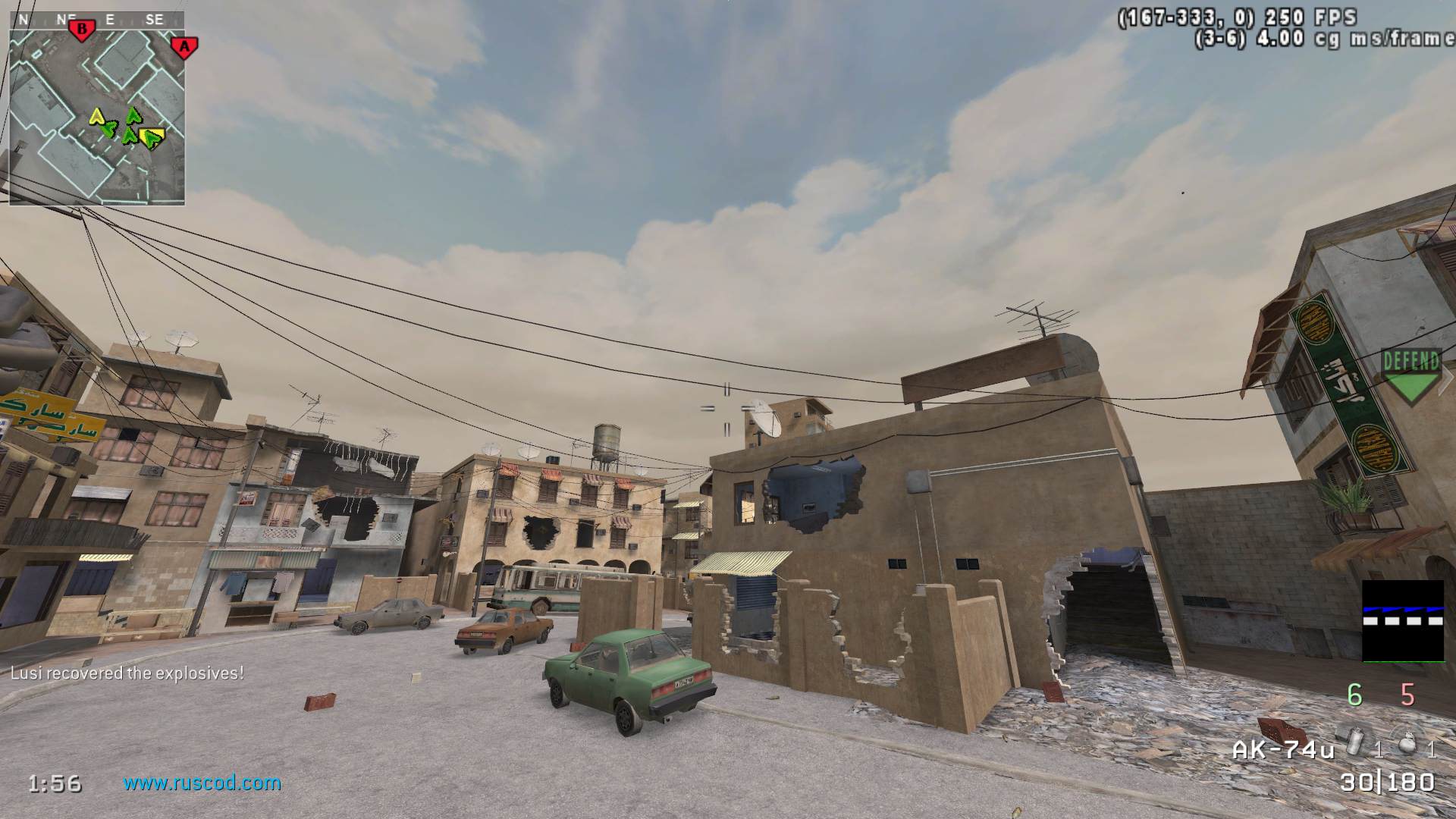Select bomb site B marker on minimap
The height and width of the screenshot is (819, 1456).
point(81,30)
